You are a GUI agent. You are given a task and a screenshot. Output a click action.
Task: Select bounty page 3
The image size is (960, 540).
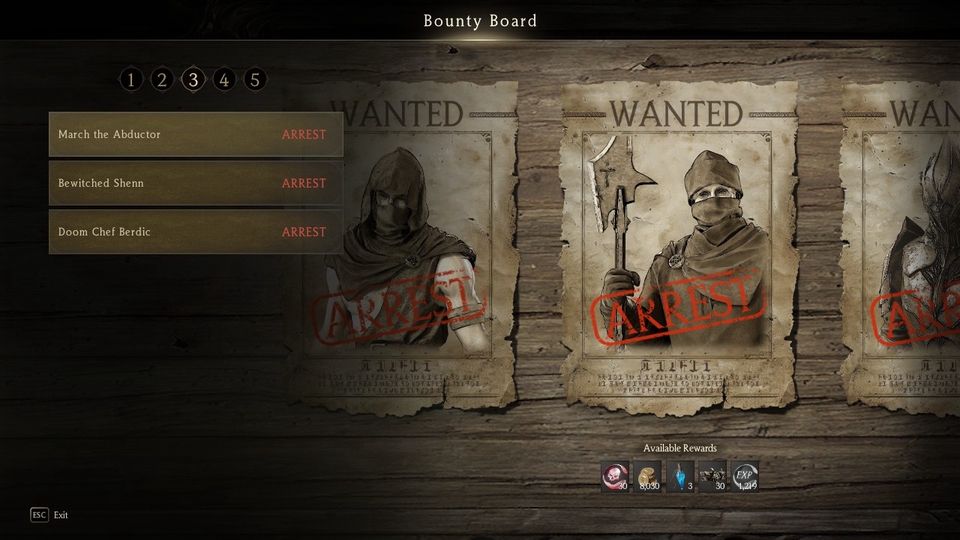(193, 79)
